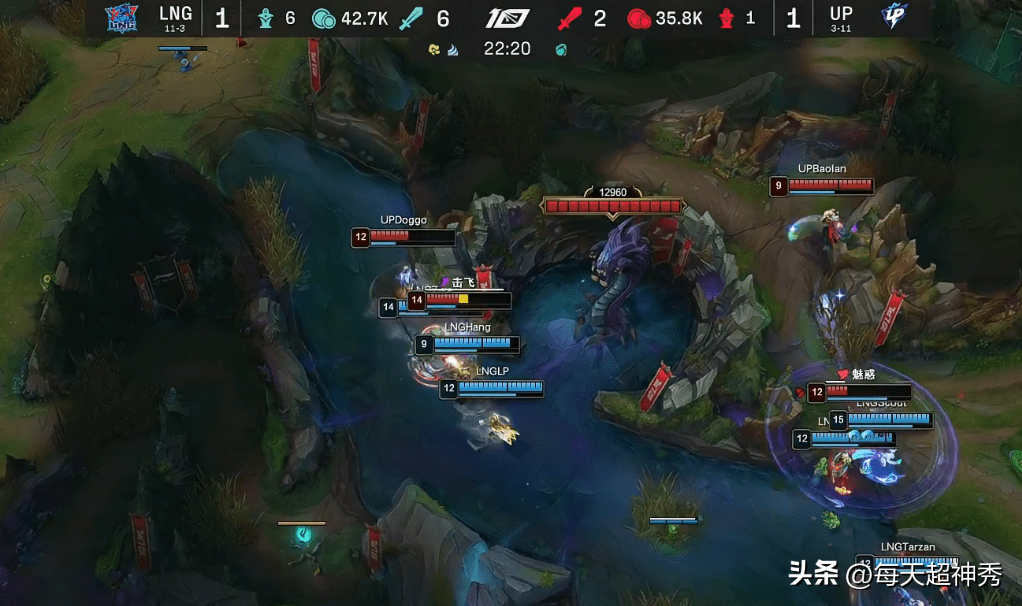Click the LNG team logo
1022x606 pixels.
(121, 18)
